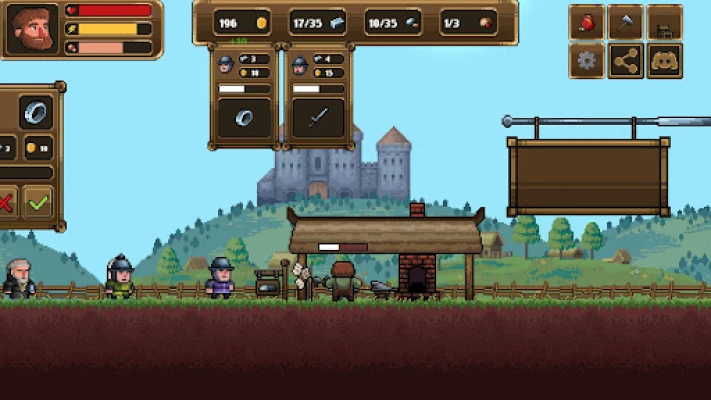Open the gear settings menu
The image size is (711, 400).
[587, 61]
